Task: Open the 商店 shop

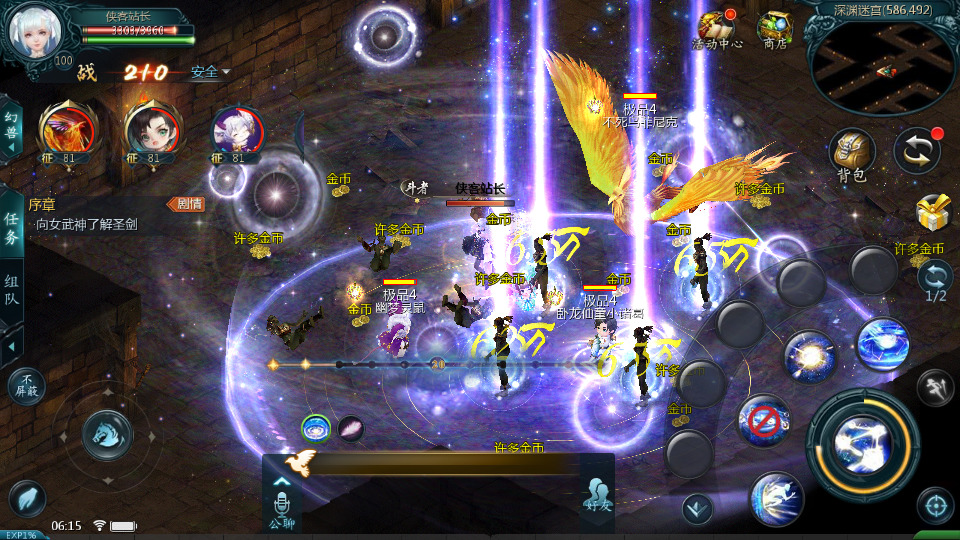Action: [x=774, y=30]
